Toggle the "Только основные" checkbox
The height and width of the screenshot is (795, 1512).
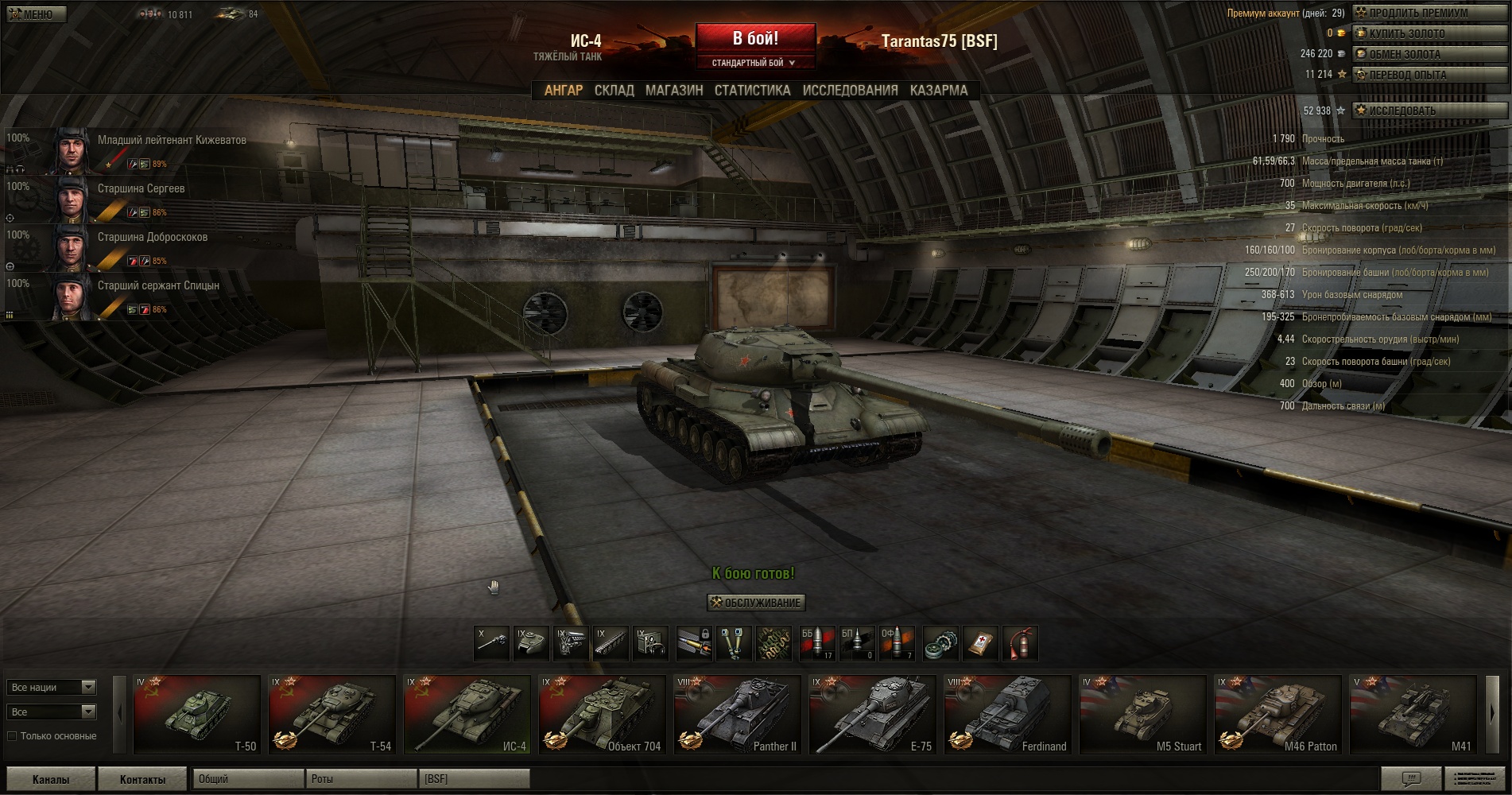tap(13, 736)
